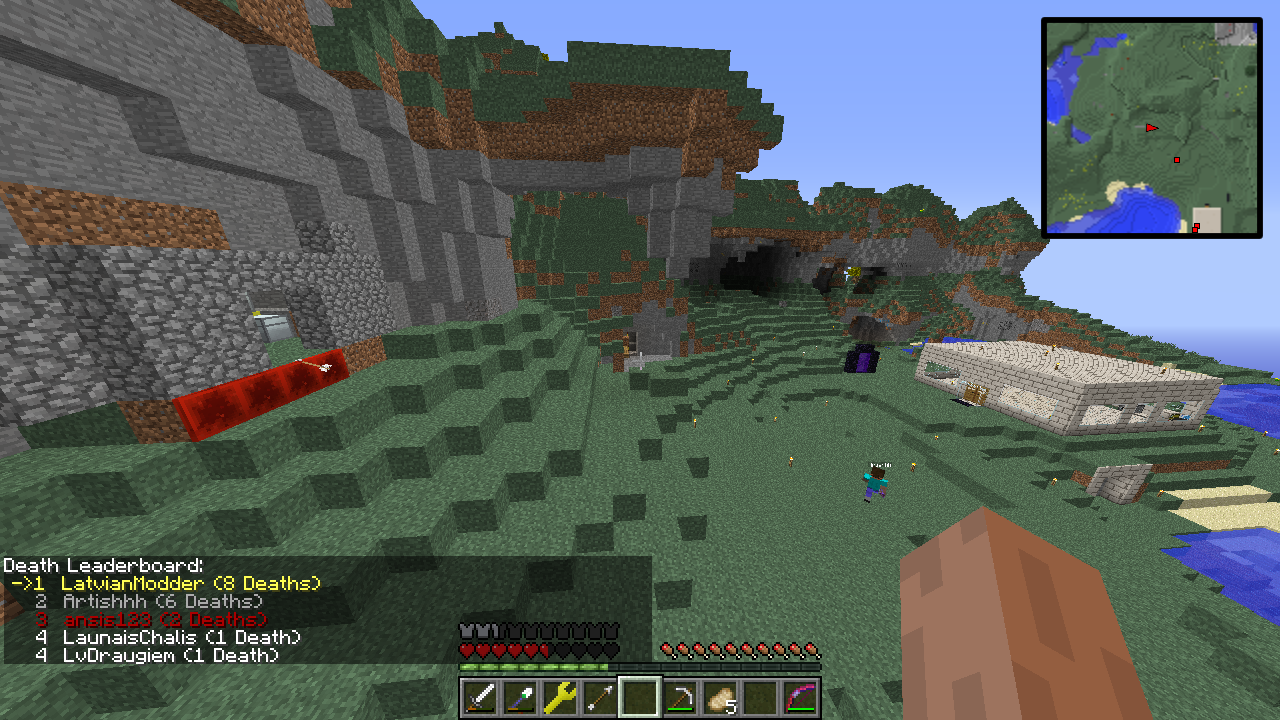1280x720 pixels.
Task: Click the red player arrow on minimap
Action: pyautogui.click(x=1152, y=128)
